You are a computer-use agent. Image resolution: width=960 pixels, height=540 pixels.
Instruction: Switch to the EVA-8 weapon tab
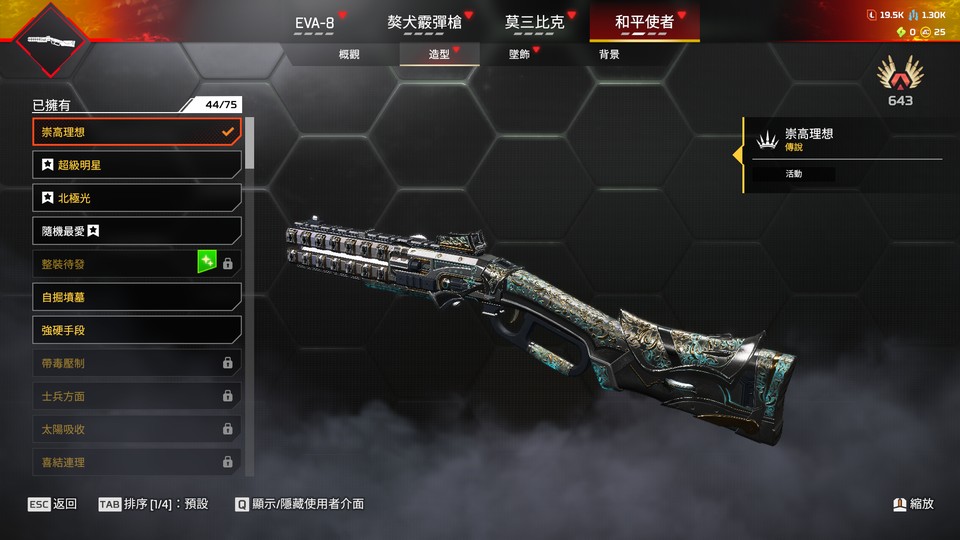click(314, 22)
